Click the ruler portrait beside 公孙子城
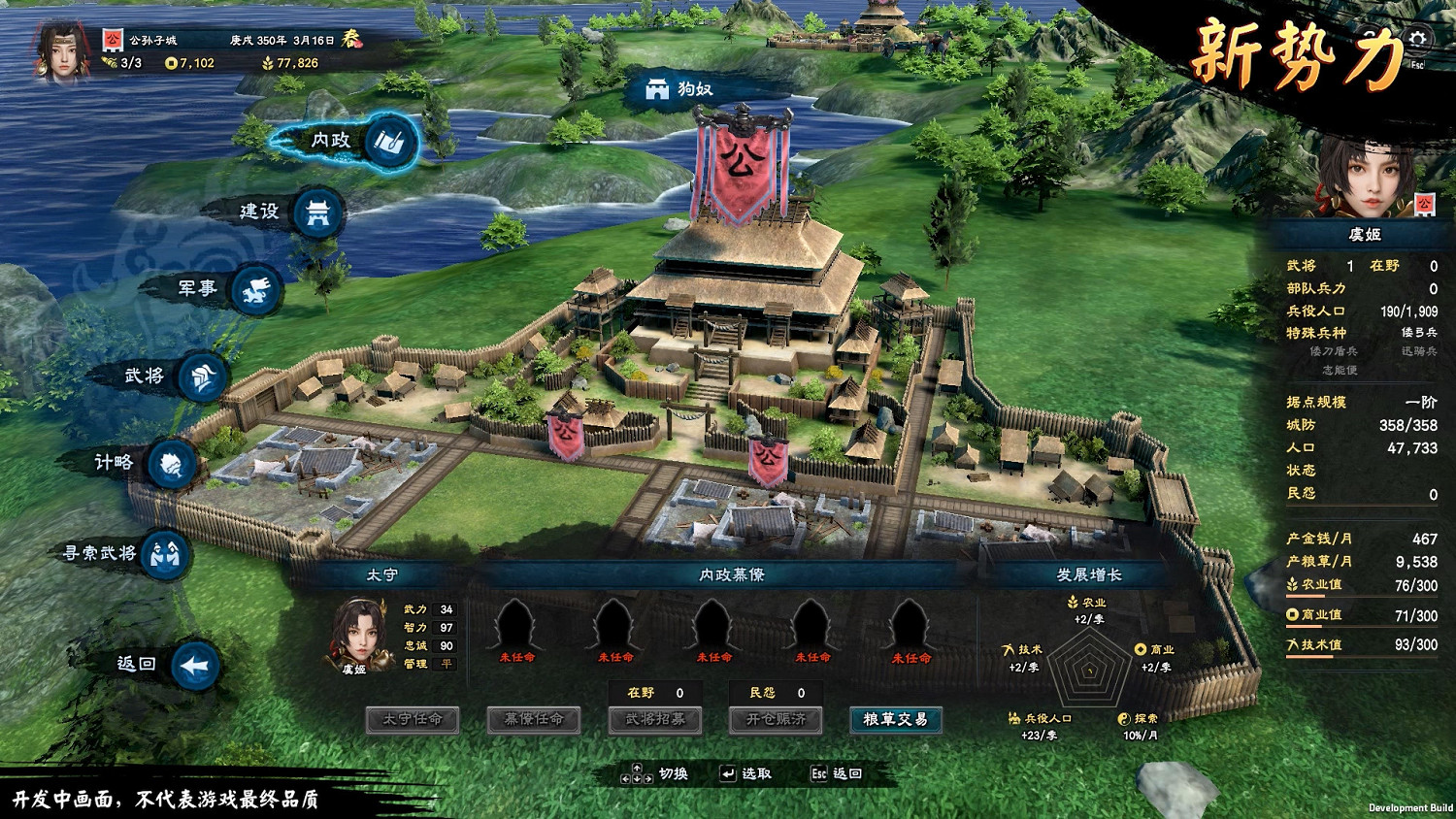This screenshot has height=819, width=1456. coord(63,50)
